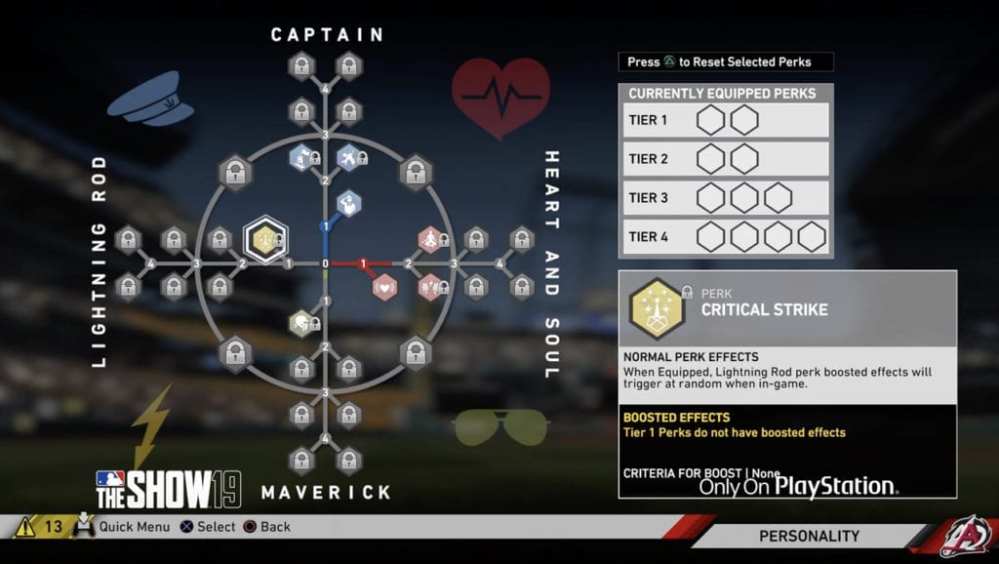Open the Tier 2 equipped perks row
Image resolution: width=999 pixels, height=564 pixels.
pos(725,159)
